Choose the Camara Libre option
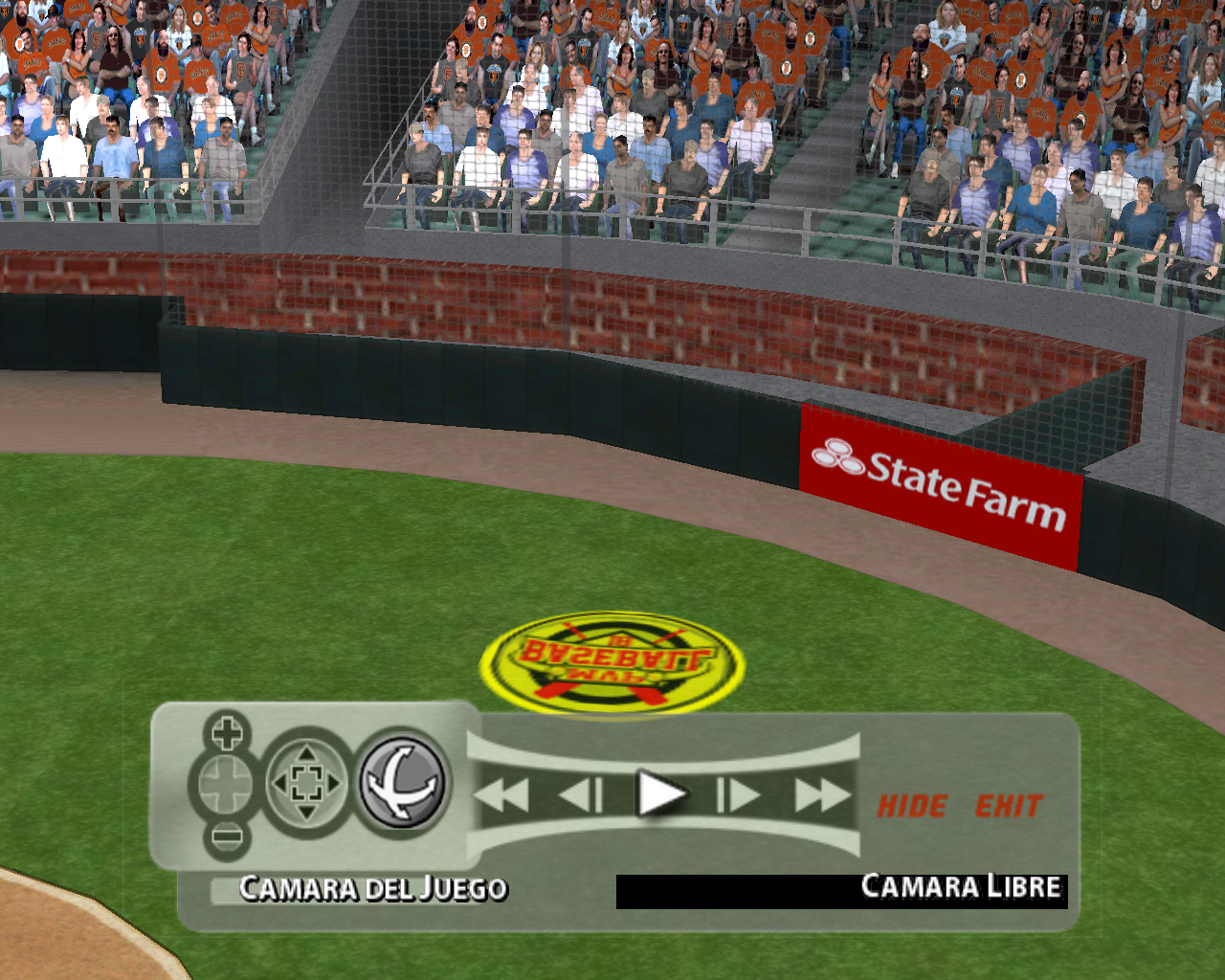 click(x=960, y=887)
